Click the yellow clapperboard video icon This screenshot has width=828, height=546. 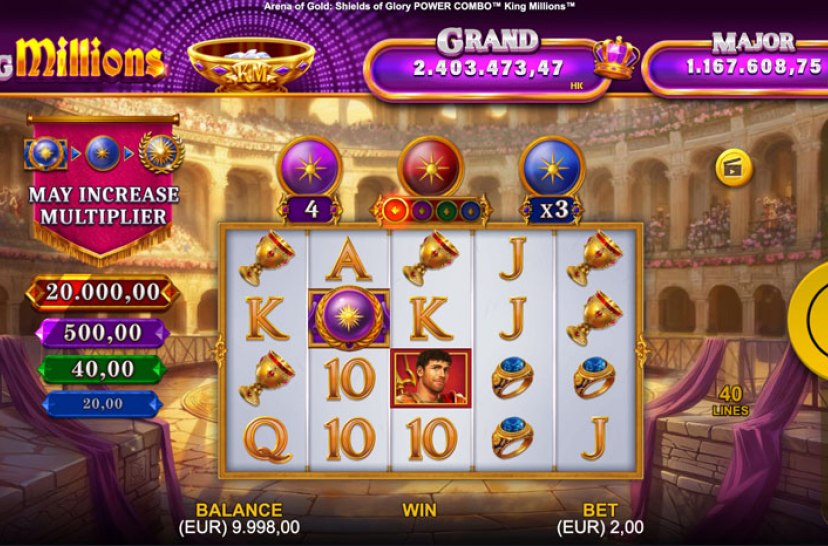734,168
